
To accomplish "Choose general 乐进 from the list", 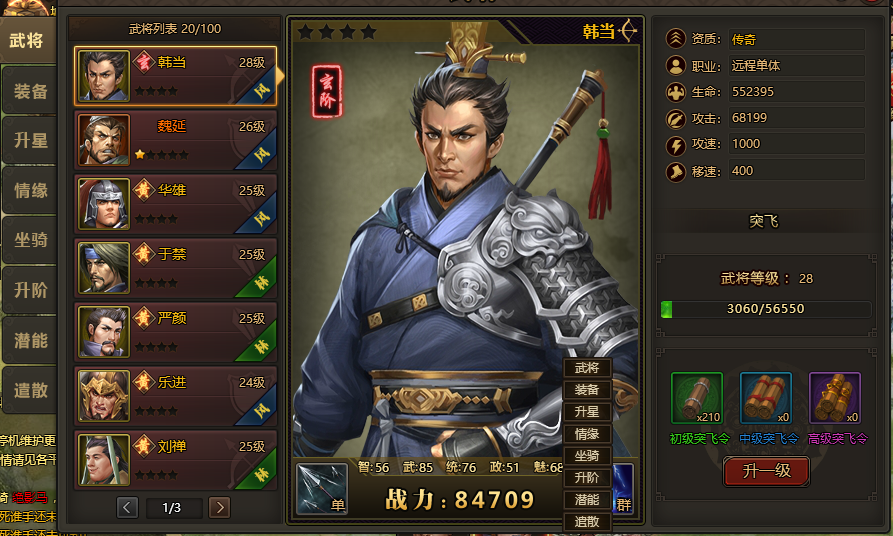I will click(175, 396).
